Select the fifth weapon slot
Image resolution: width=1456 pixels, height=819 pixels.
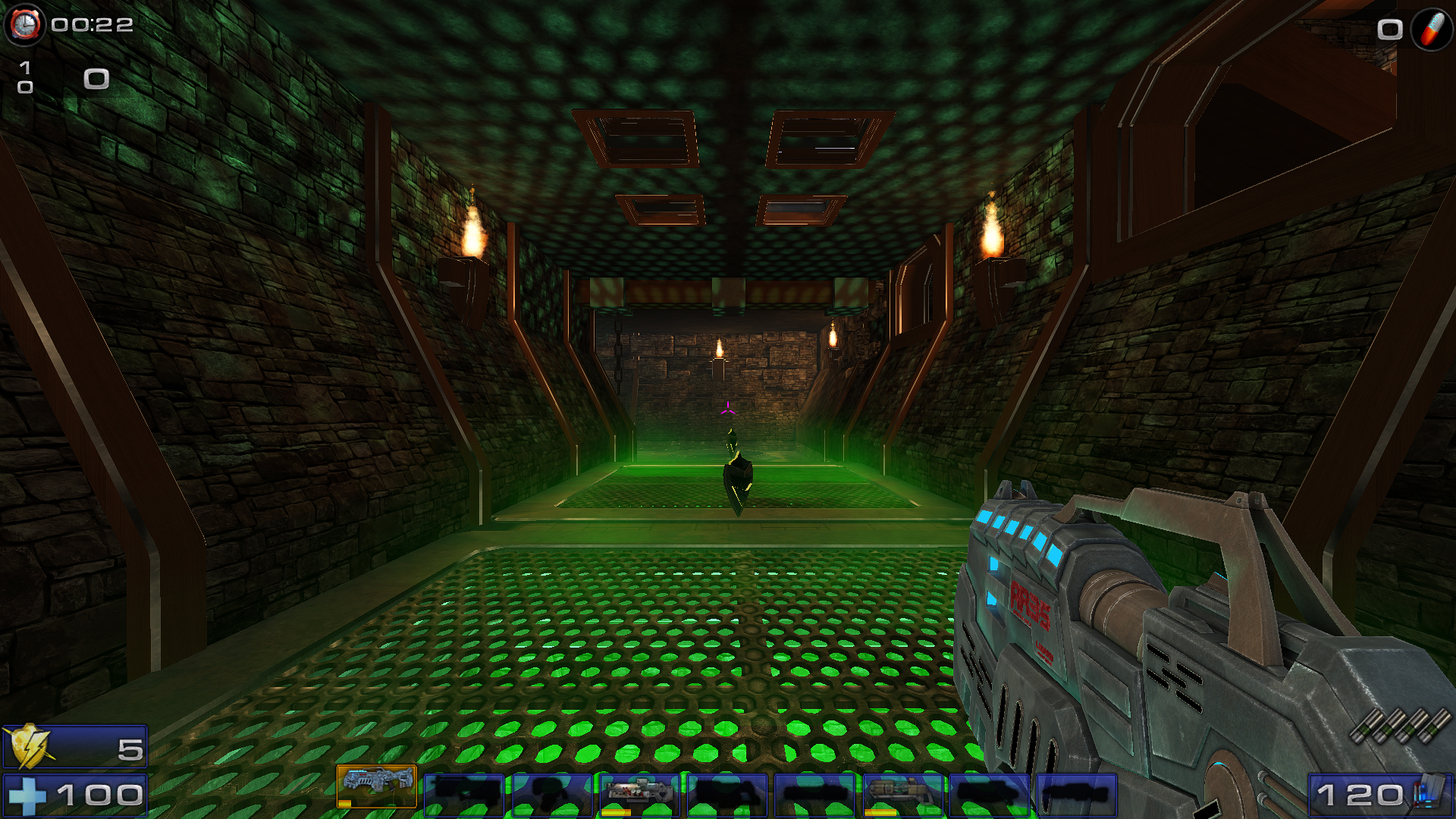coord(728,794)
